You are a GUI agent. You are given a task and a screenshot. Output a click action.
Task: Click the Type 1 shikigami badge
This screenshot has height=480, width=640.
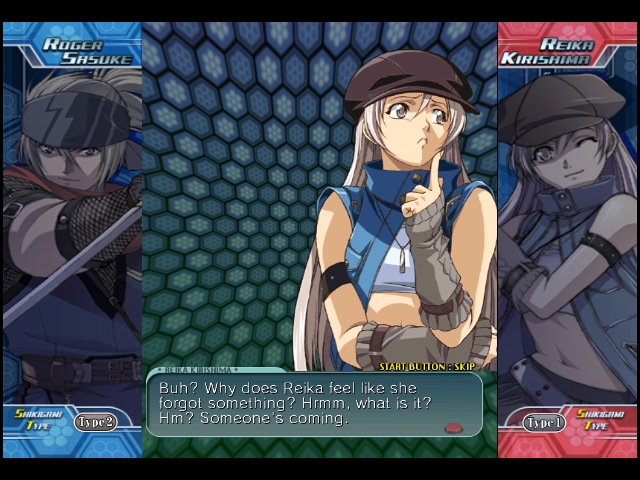(545, 422)
